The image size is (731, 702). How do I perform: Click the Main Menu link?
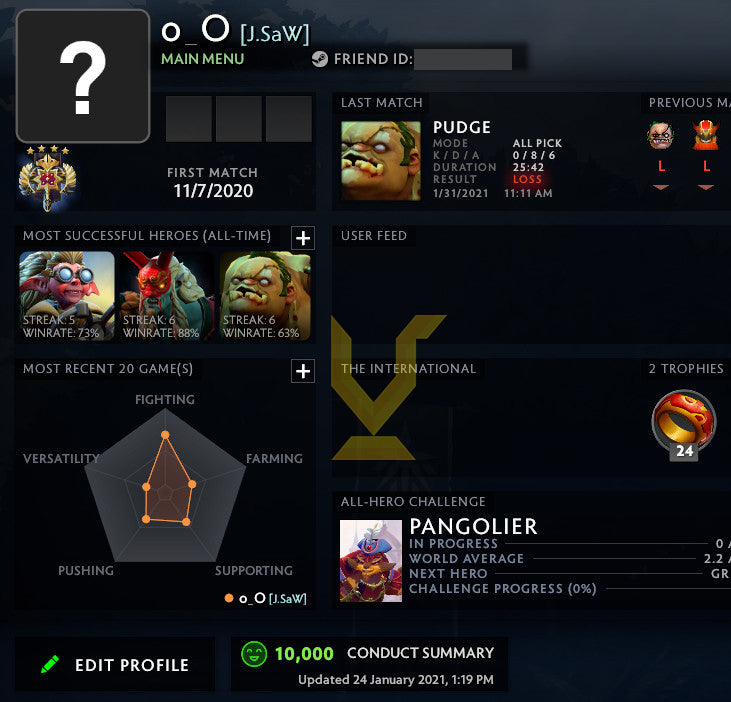(x=202, y=59)
